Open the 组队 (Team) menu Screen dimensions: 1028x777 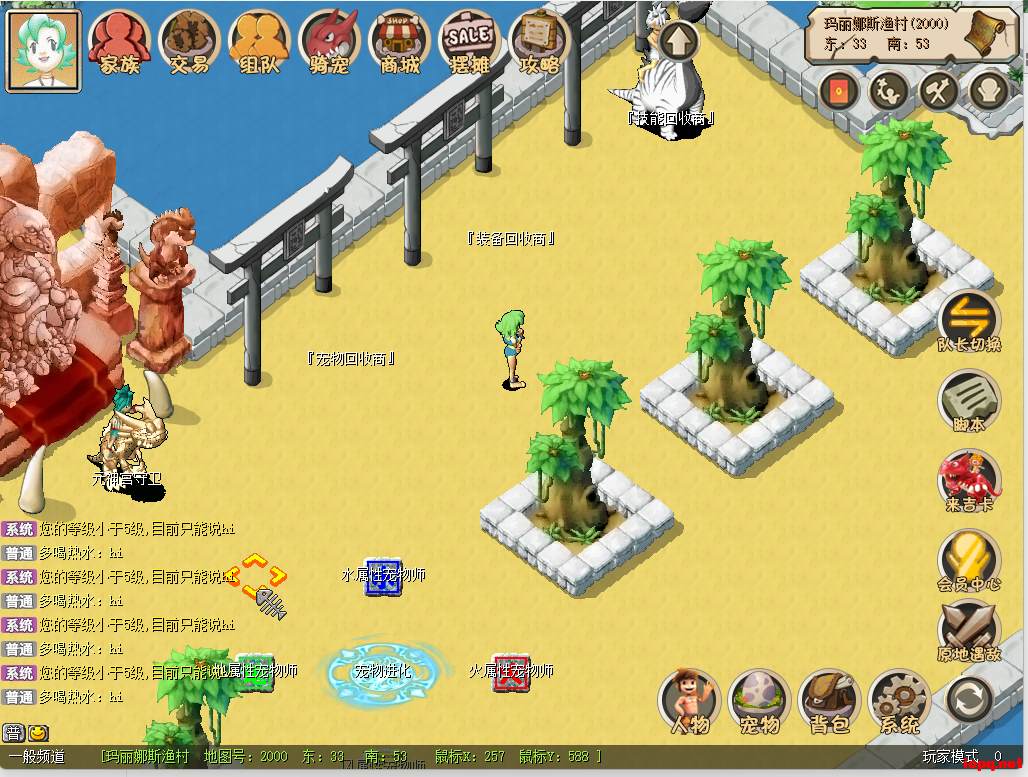pyautogui.click(x=259, y=40)
